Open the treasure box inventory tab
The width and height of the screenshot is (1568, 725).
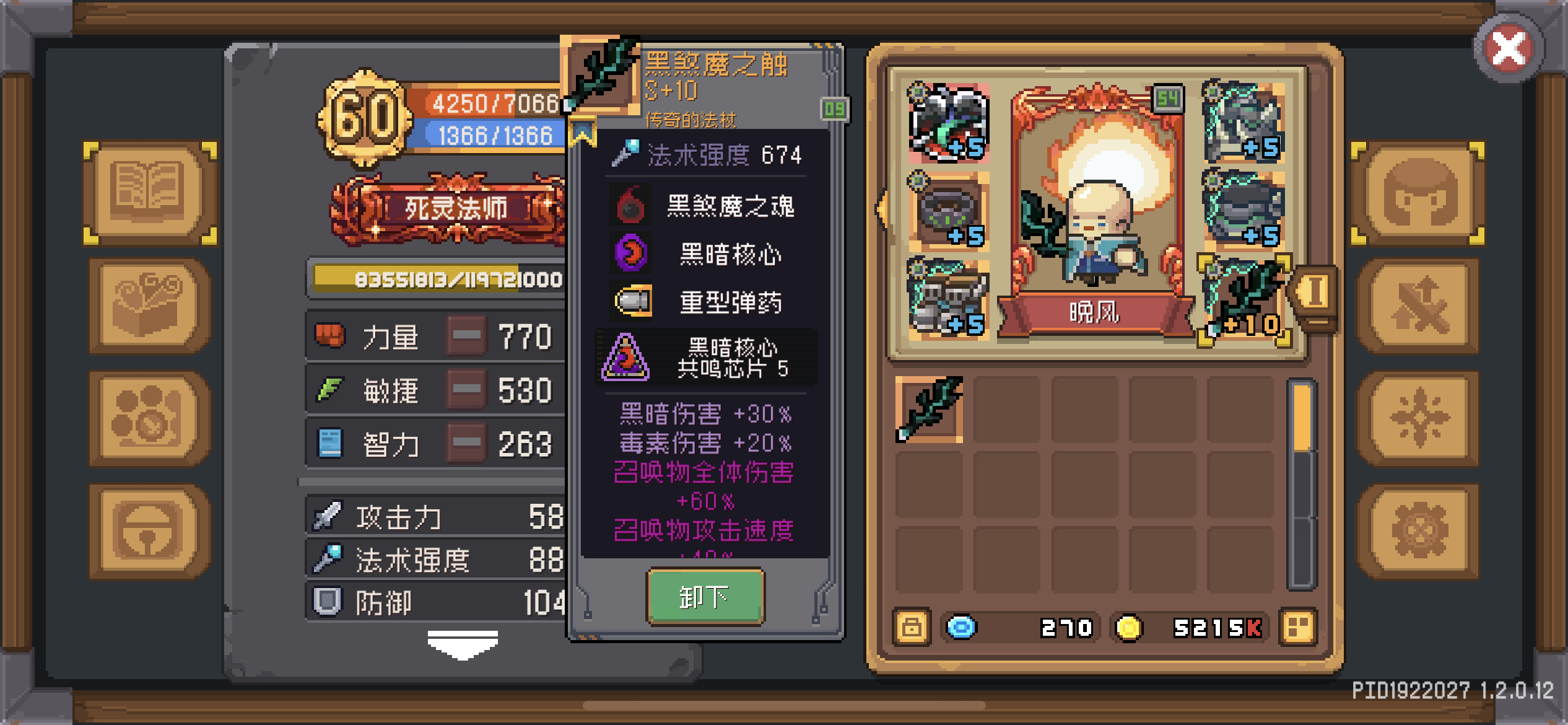pos(149,304)
